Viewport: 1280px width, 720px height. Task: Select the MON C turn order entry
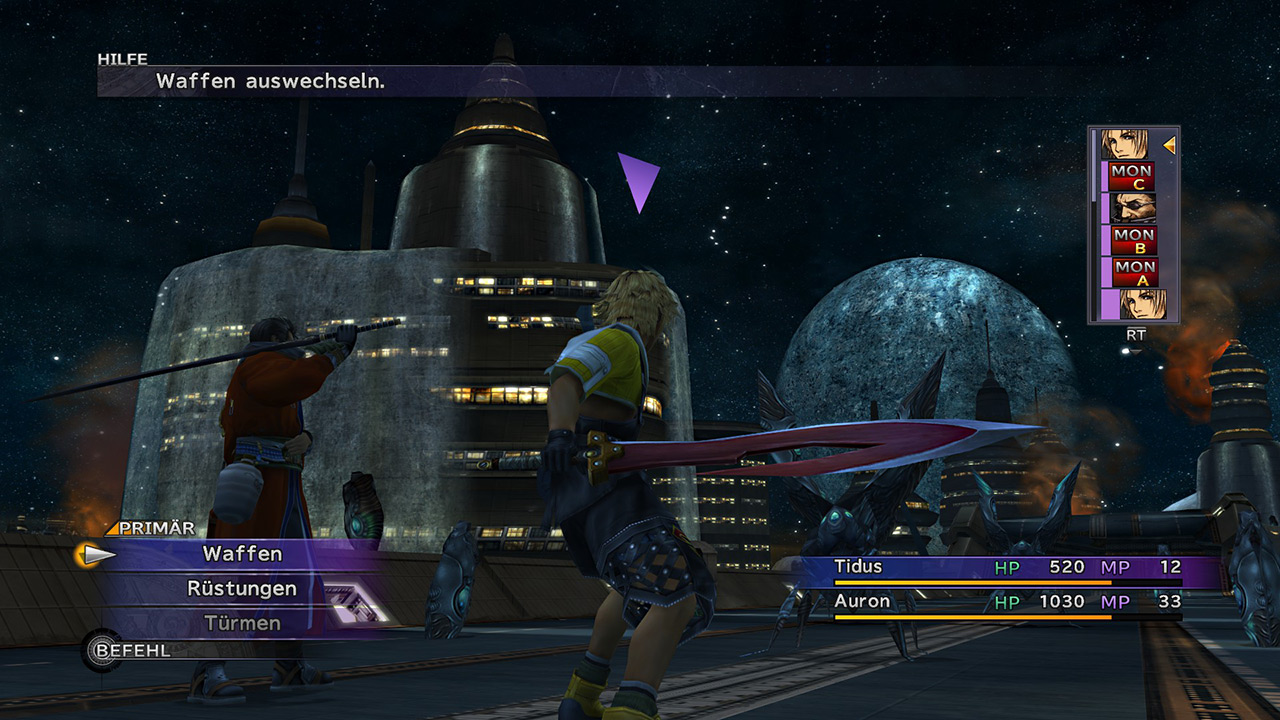click(1132, 177)
